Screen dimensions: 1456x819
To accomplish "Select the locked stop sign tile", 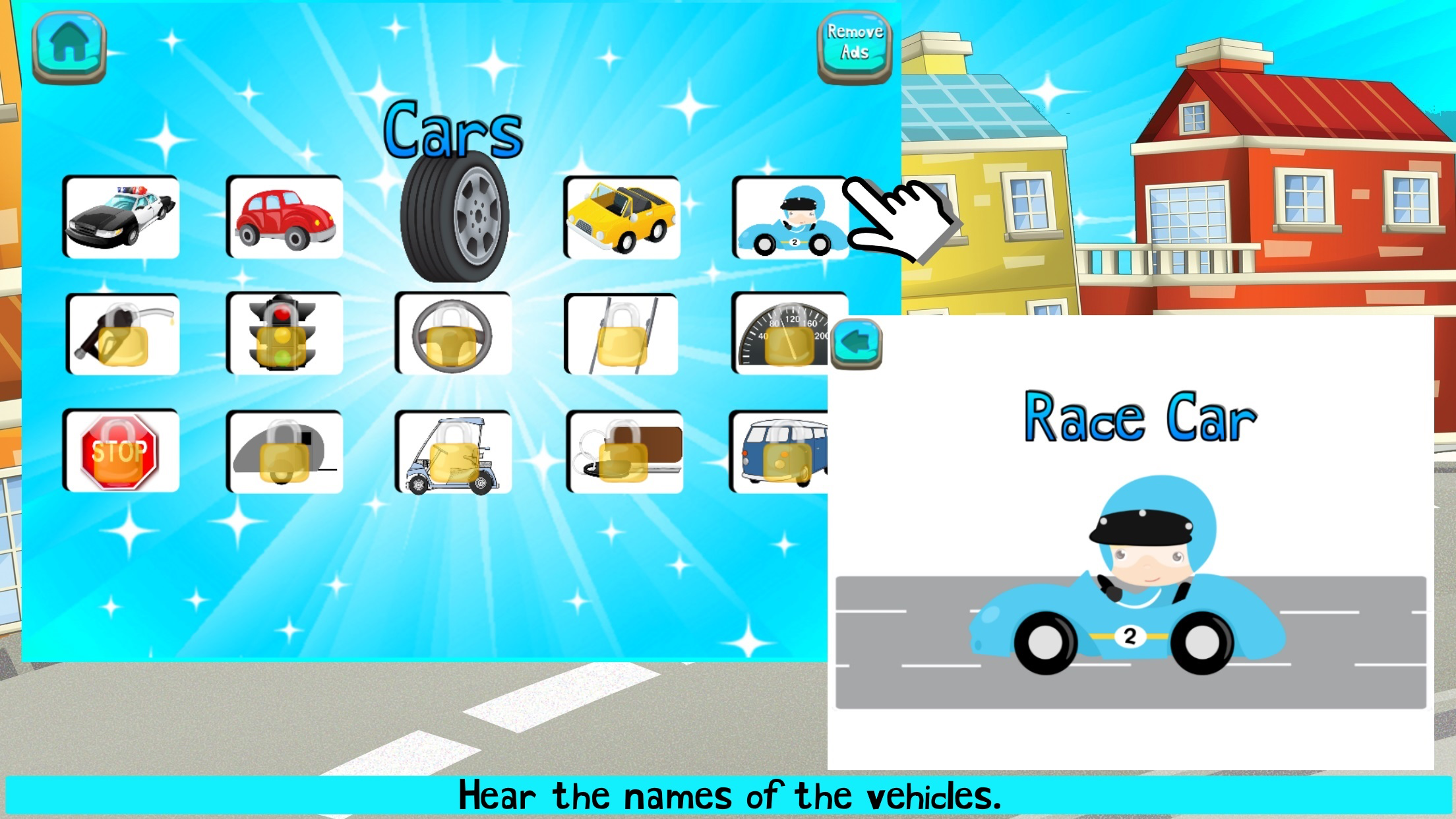I will [x=121, y=451].
